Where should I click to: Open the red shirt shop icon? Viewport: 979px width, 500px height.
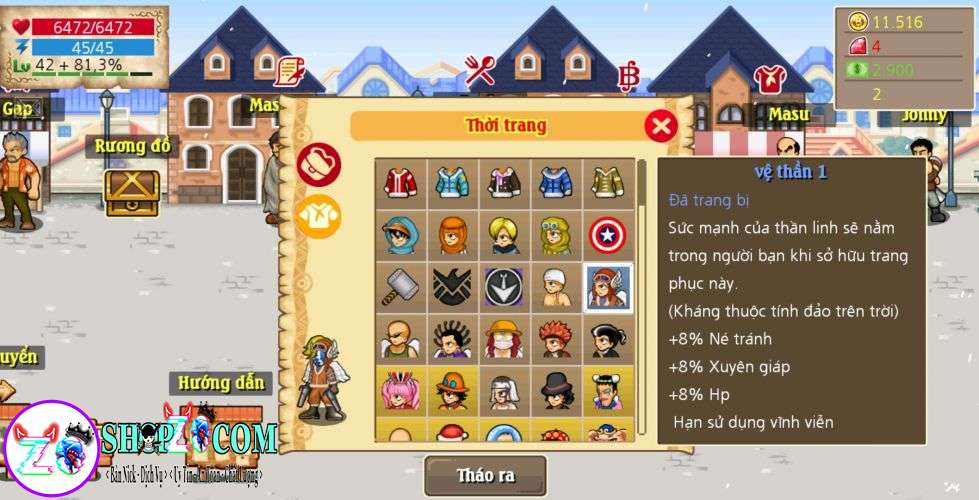[768, 77]
